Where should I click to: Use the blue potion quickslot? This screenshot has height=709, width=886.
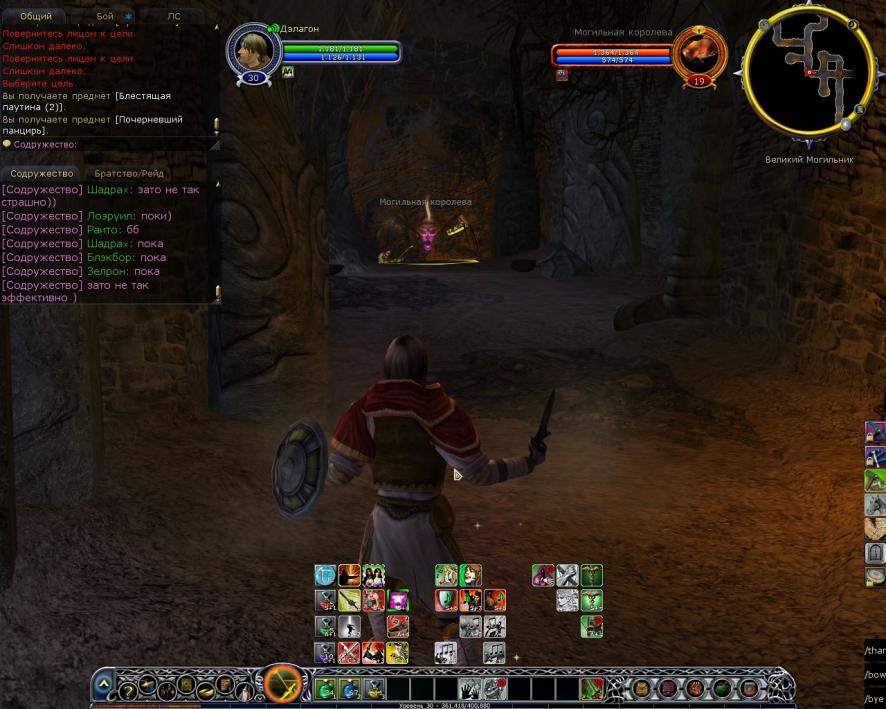350,688
